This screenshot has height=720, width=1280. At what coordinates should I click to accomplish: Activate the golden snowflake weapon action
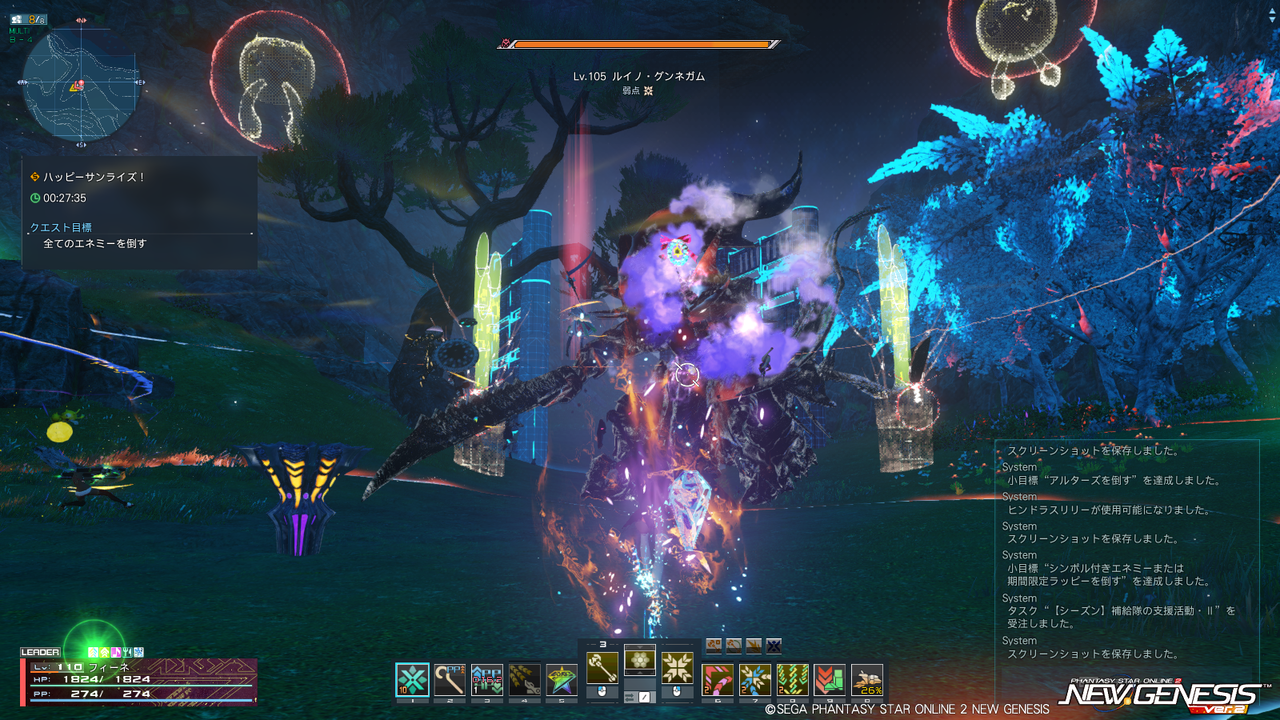click(678, 667)
